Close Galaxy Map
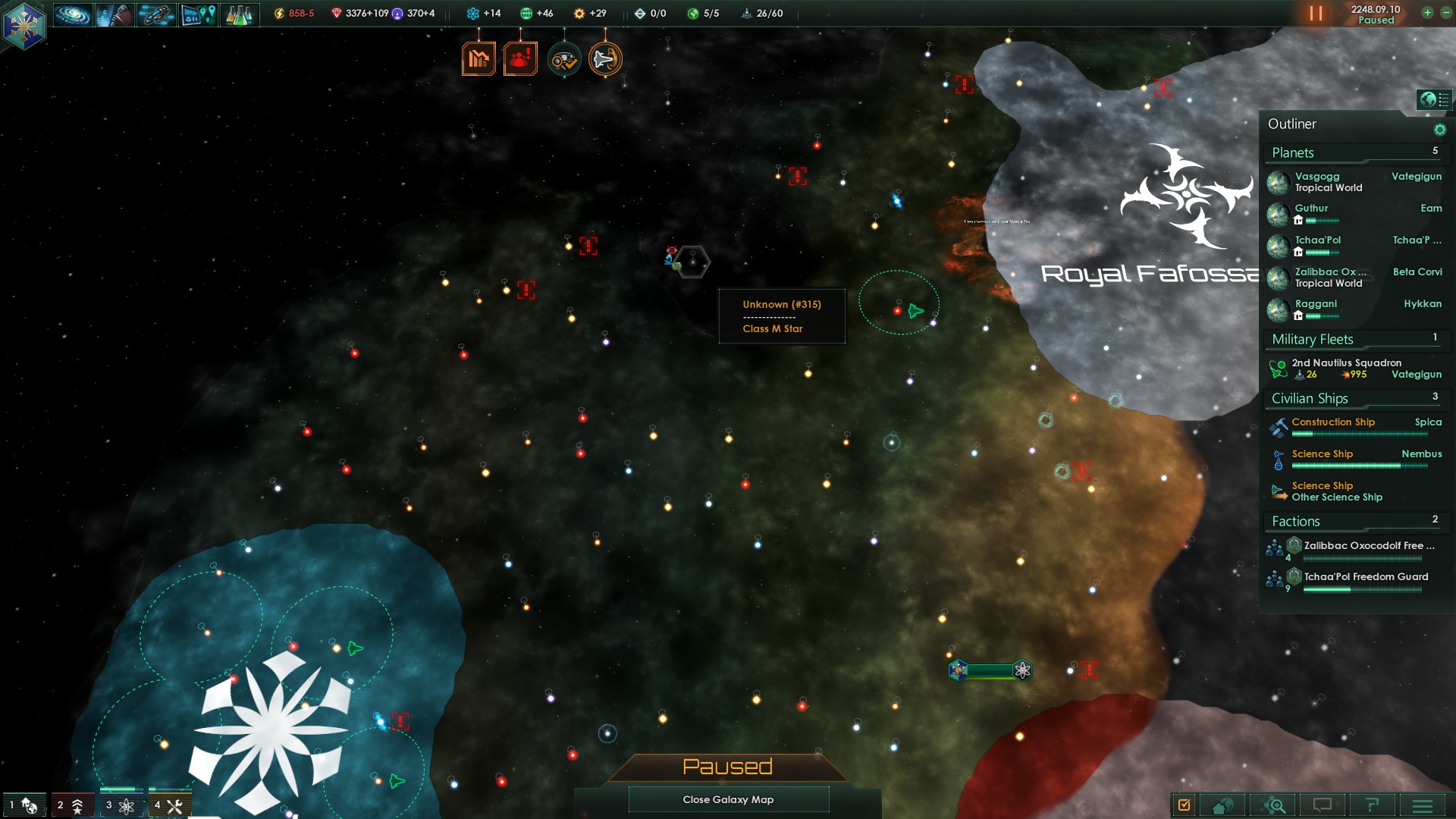Screen dimensions: 1456x819 click(x=728, y=799)
